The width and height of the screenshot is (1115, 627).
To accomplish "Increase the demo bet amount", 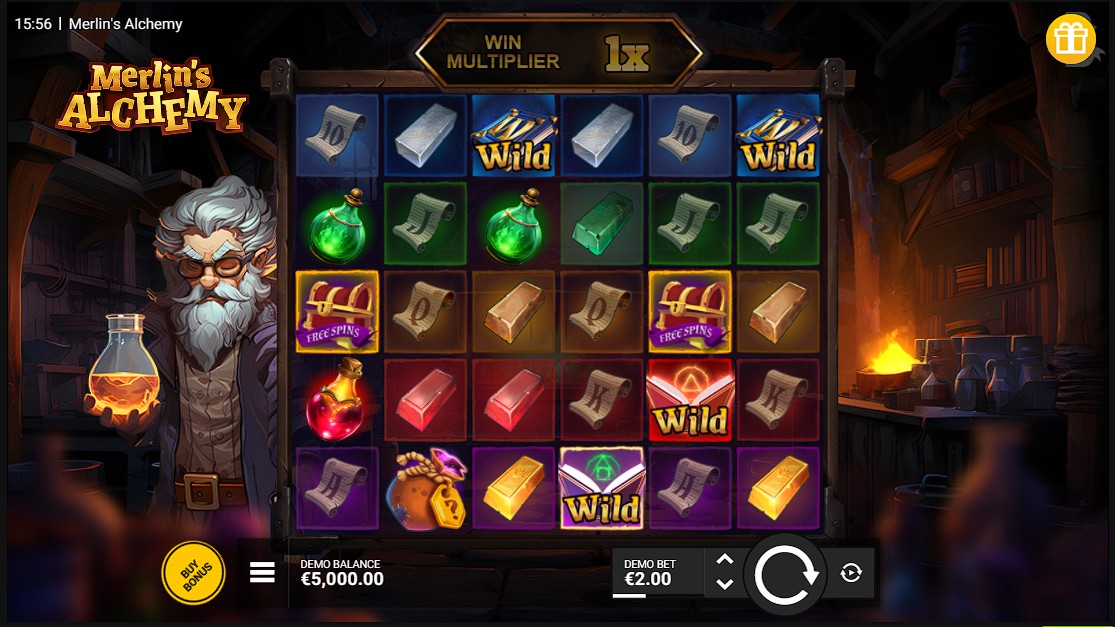I will pos(725,561).
